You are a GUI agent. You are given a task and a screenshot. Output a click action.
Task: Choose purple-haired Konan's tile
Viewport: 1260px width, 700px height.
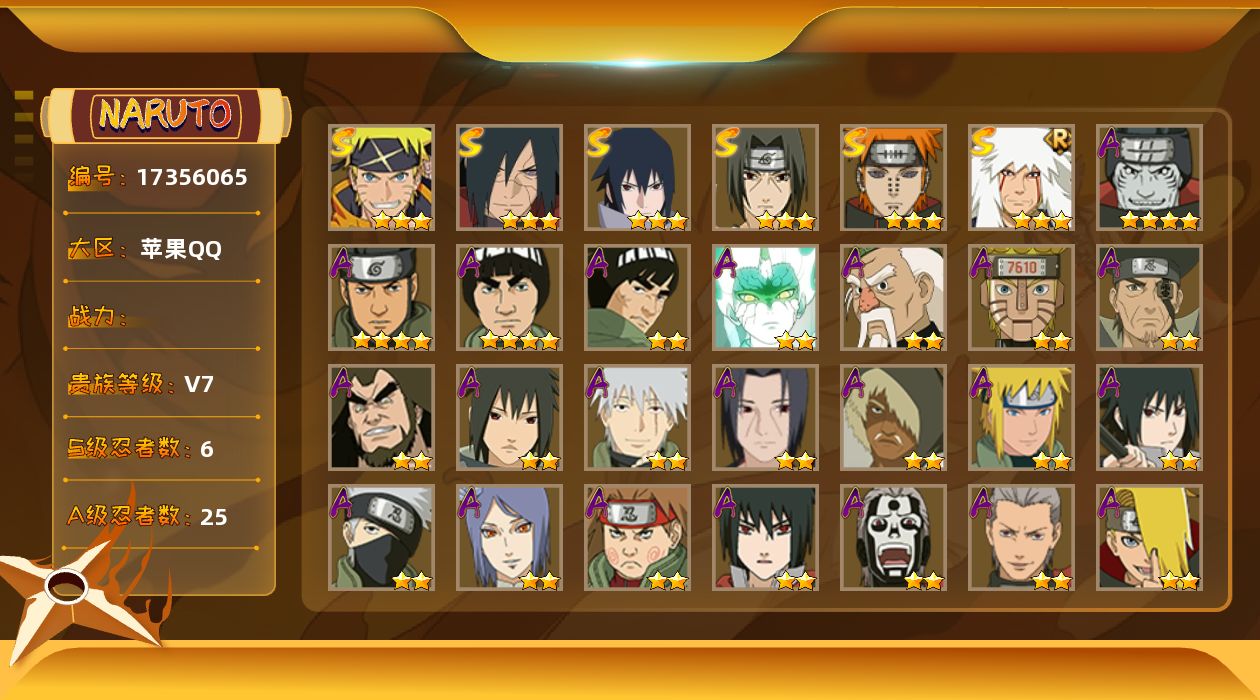tap(509, 537)
